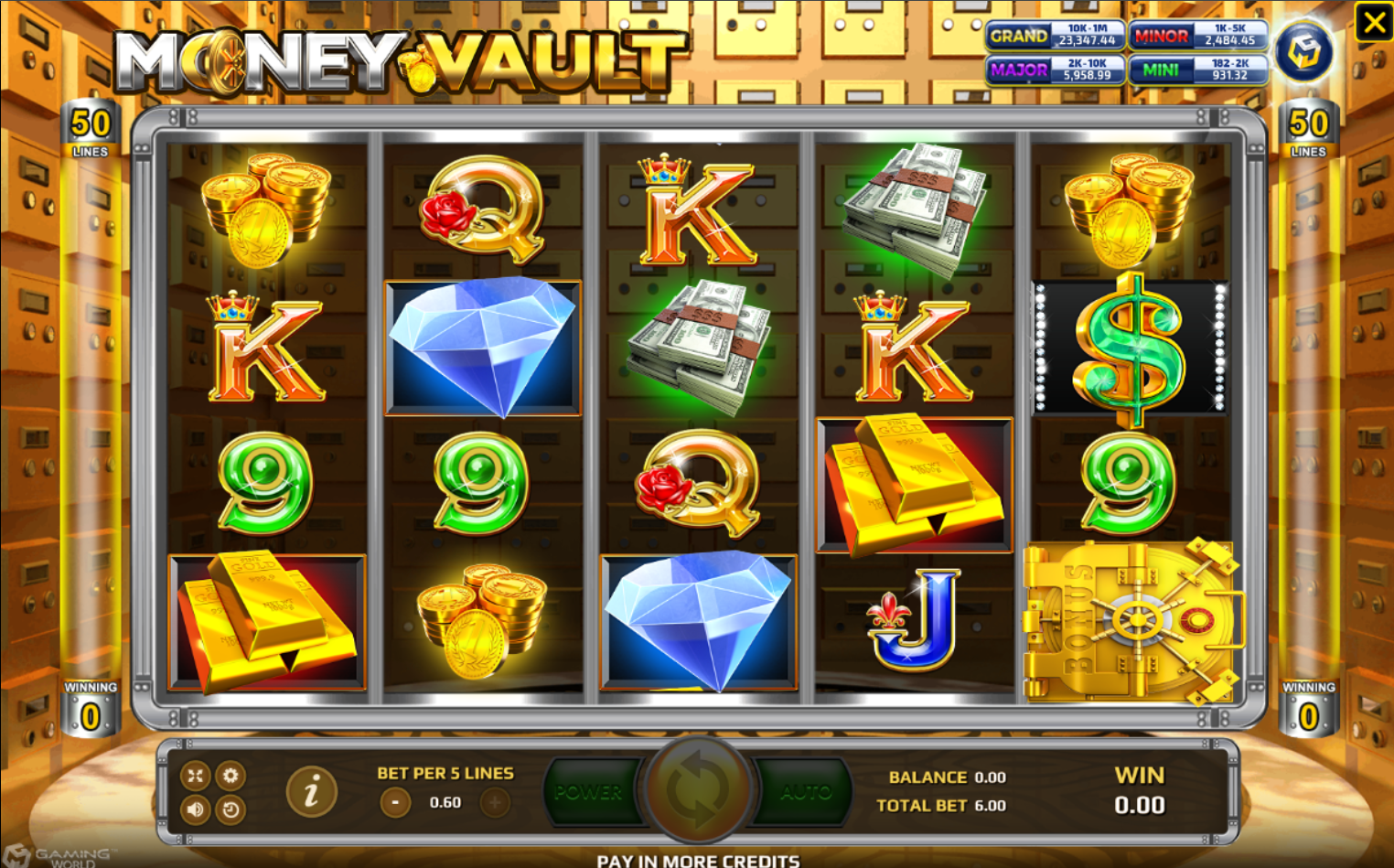This screenshot has width=1394, height=868.
Task: Click PAY IN MORE CREDITS message
Action: tap(698, 860)
